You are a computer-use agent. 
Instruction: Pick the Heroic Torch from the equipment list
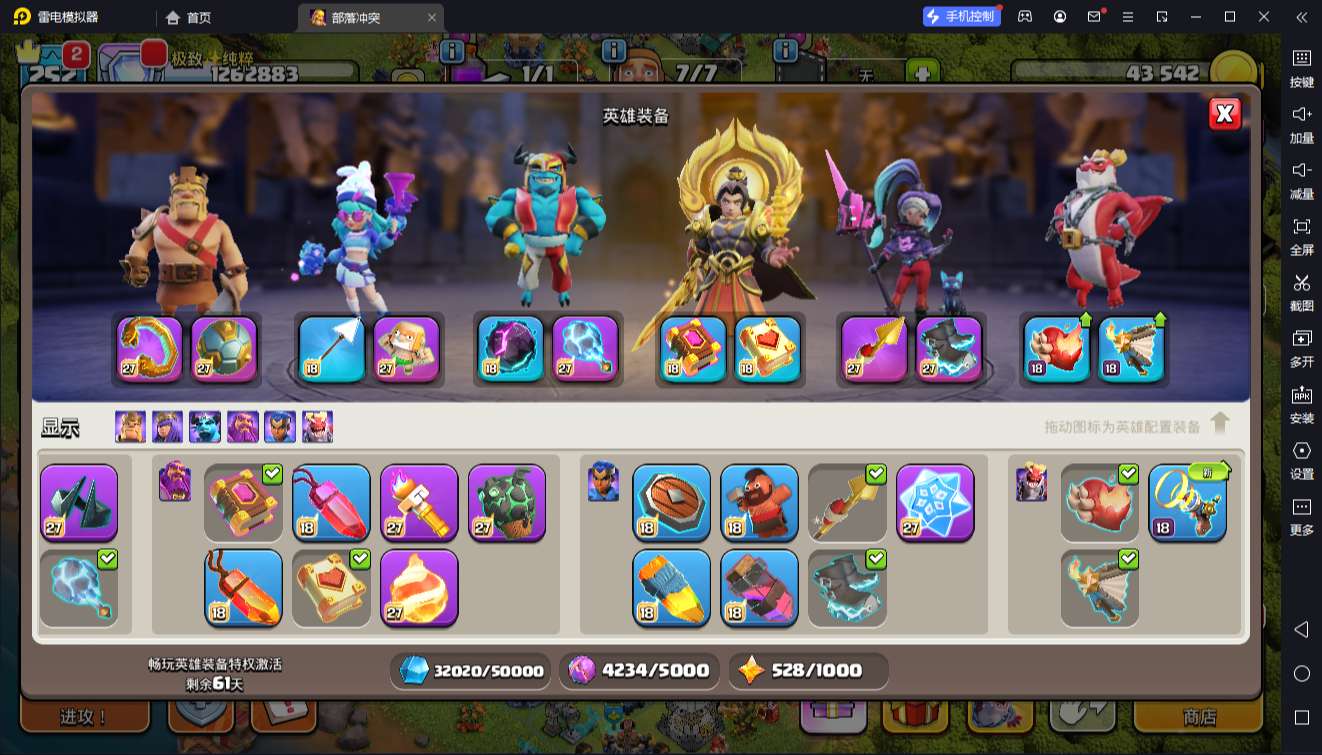point(419,502)
